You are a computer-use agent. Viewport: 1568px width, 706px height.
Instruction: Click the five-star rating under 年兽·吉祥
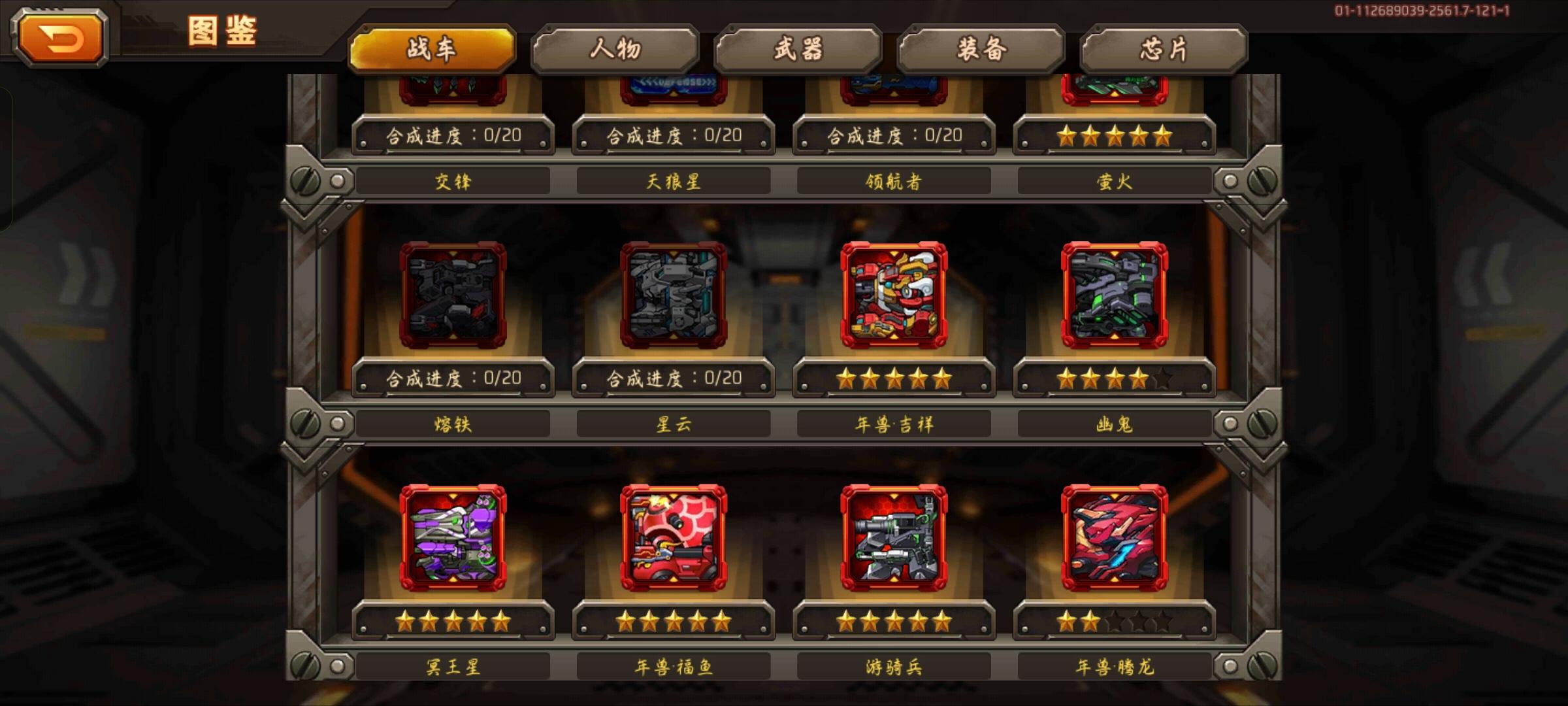tap(894, 378)
